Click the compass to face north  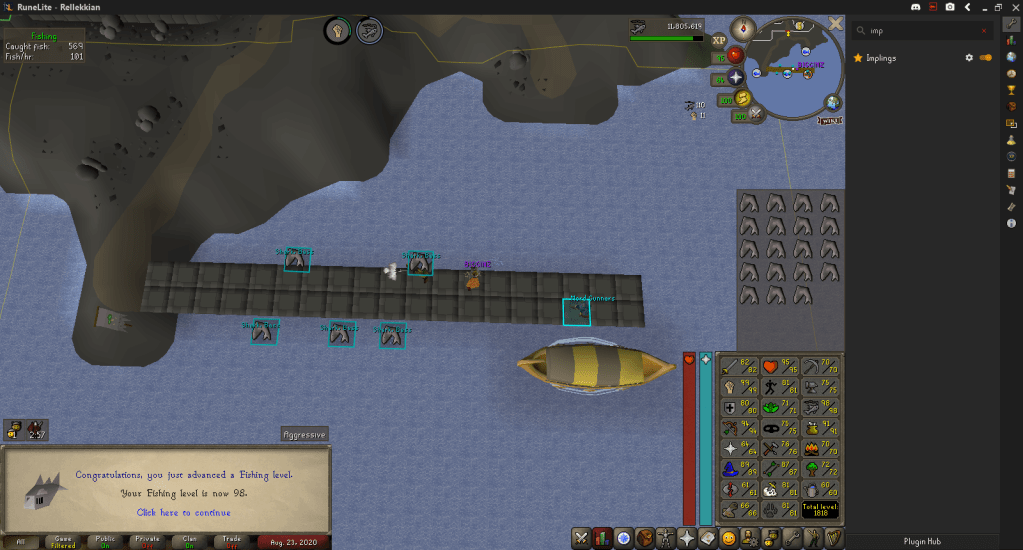point(741,29)
